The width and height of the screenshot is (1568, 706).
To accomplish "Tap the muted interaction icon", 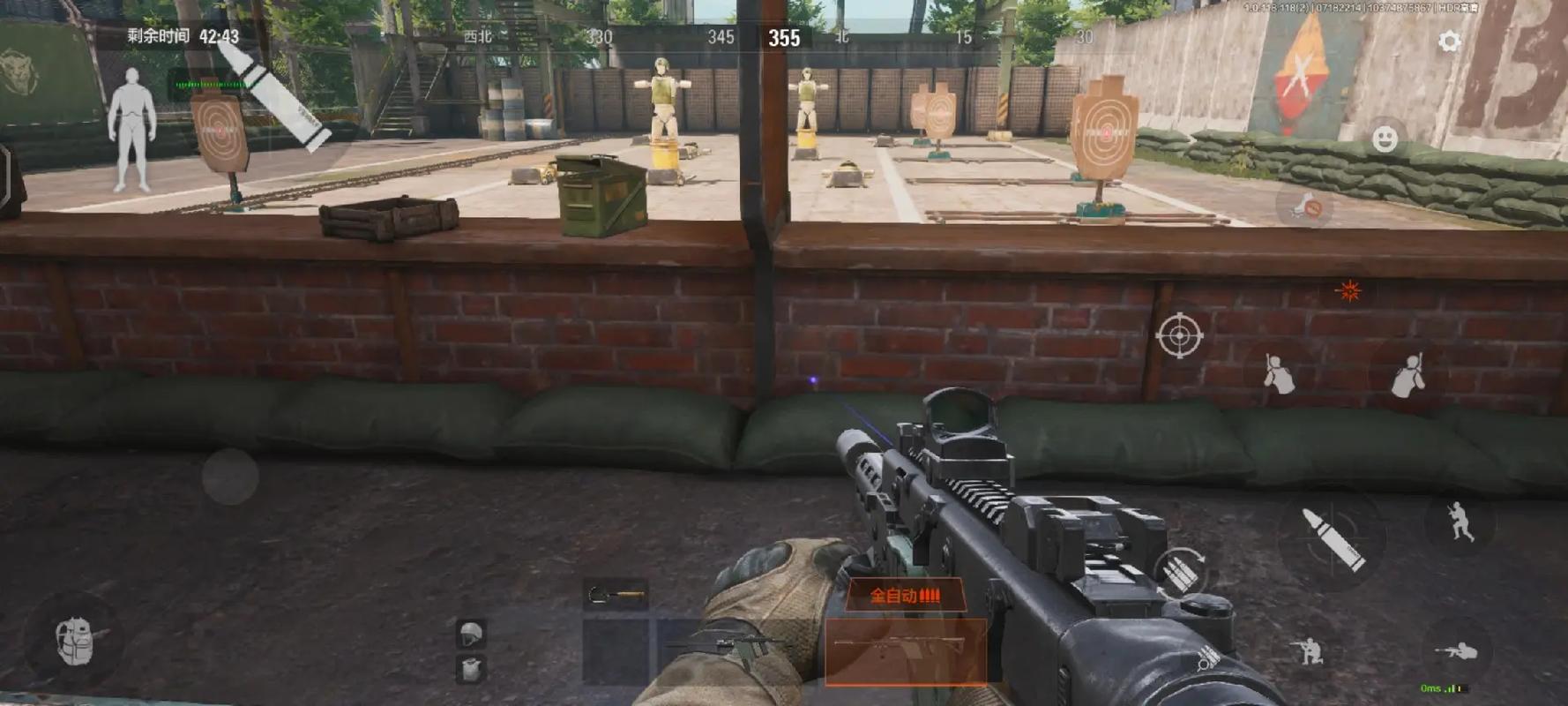I will (1304, 207).
